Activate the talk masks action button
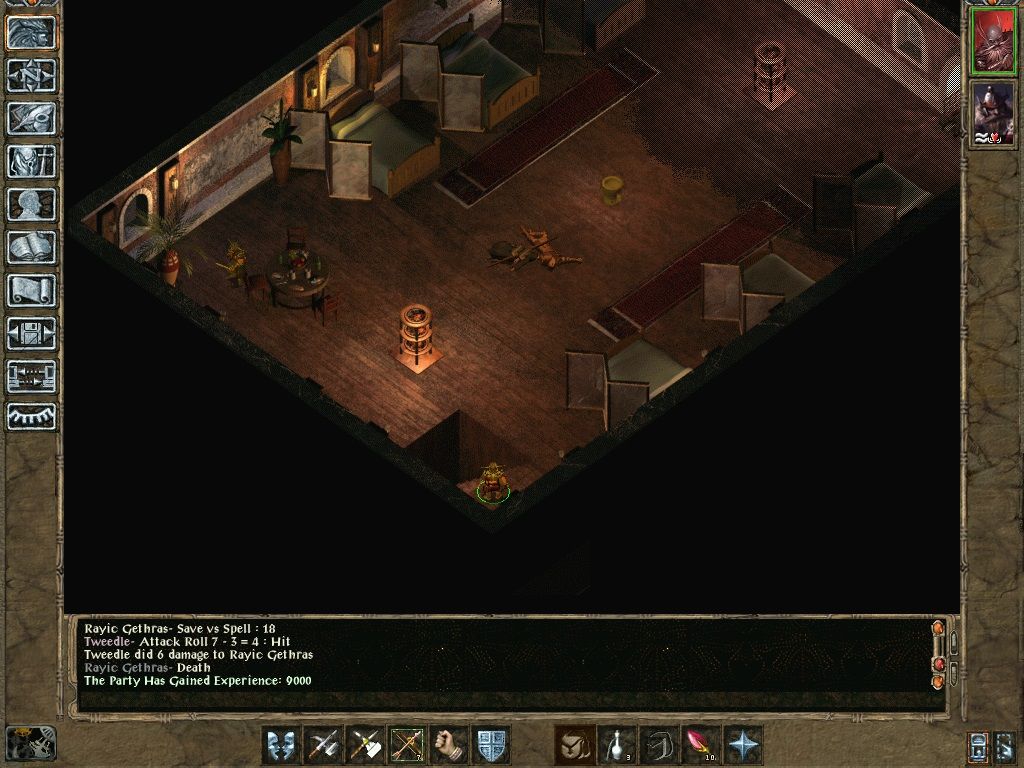The width and height of the screenshot is (1024, 768). tap(280, 745)
